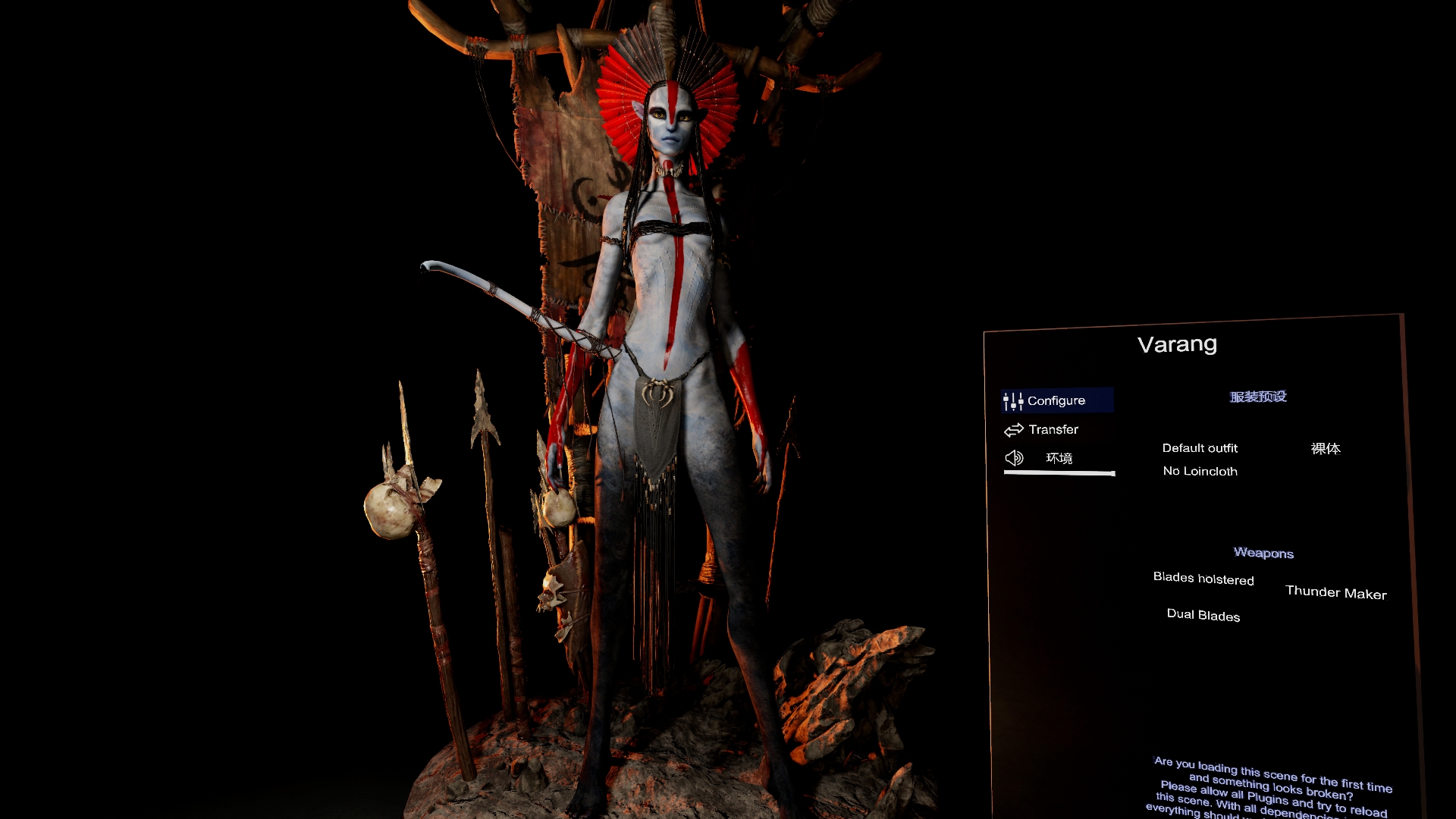The image size is (1456, 819).
Task: Select the 裸体 outfit preset
Action: (x=1326, y=449)
